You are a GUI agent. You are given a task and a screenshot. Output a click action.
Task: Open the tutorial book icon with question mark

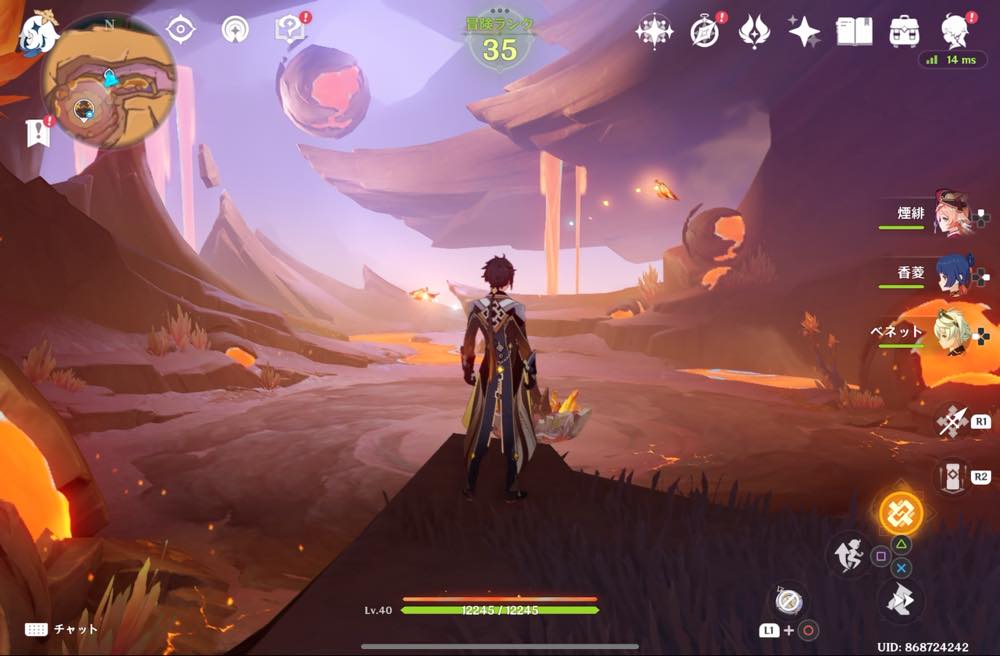click(289, 29)
